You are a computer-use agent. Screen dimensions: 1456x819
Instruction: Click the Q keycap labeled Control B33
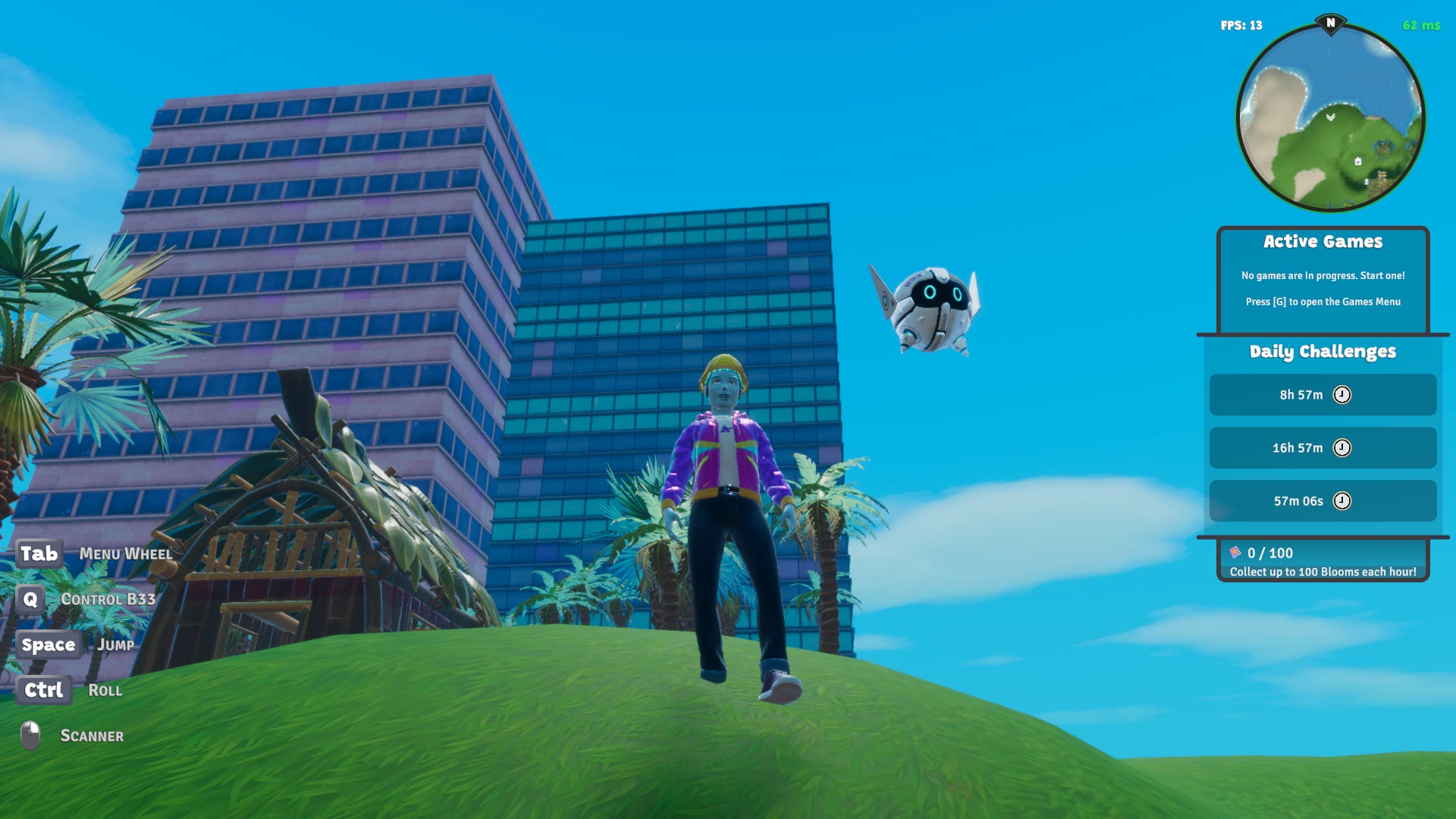pyautogui.click(x=30, y=599)
